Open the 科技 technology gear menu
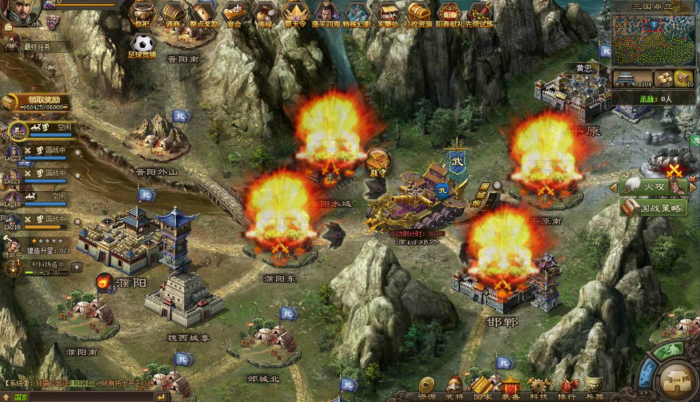 point(539,386)
